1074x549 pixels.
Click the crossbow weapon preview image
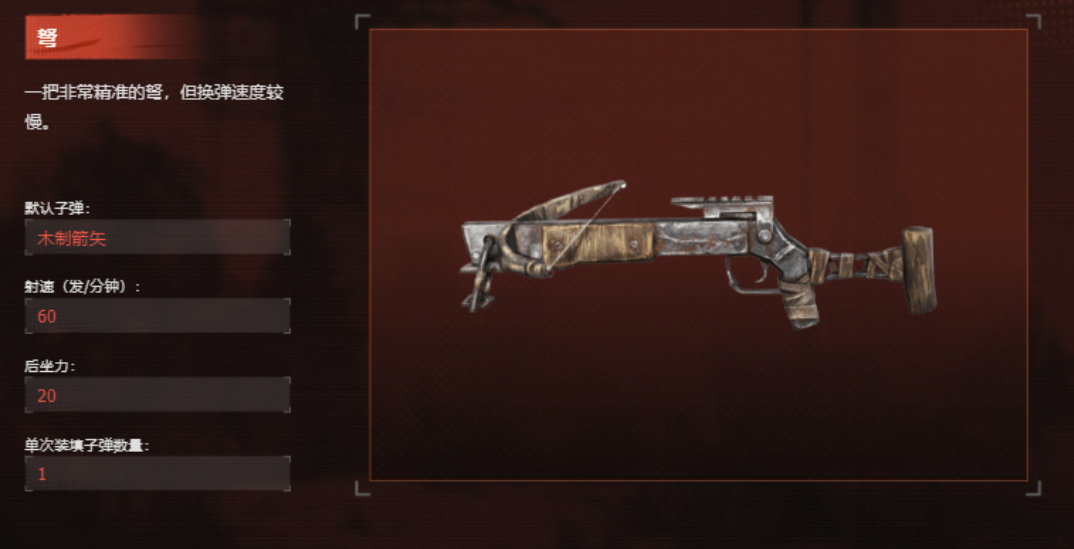click(x=698, y=257)
